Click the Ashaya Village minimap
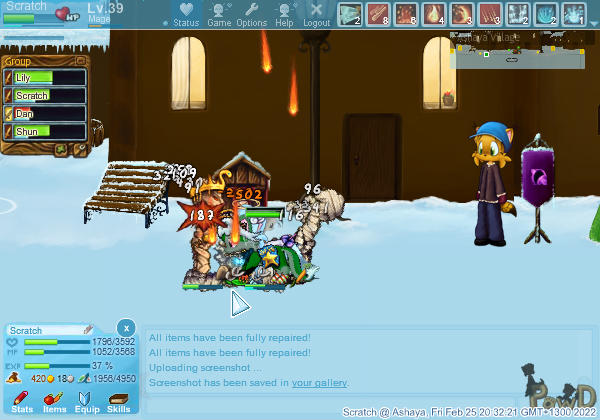The width and height of the screenshot is (600, 420). click(522, 48)
